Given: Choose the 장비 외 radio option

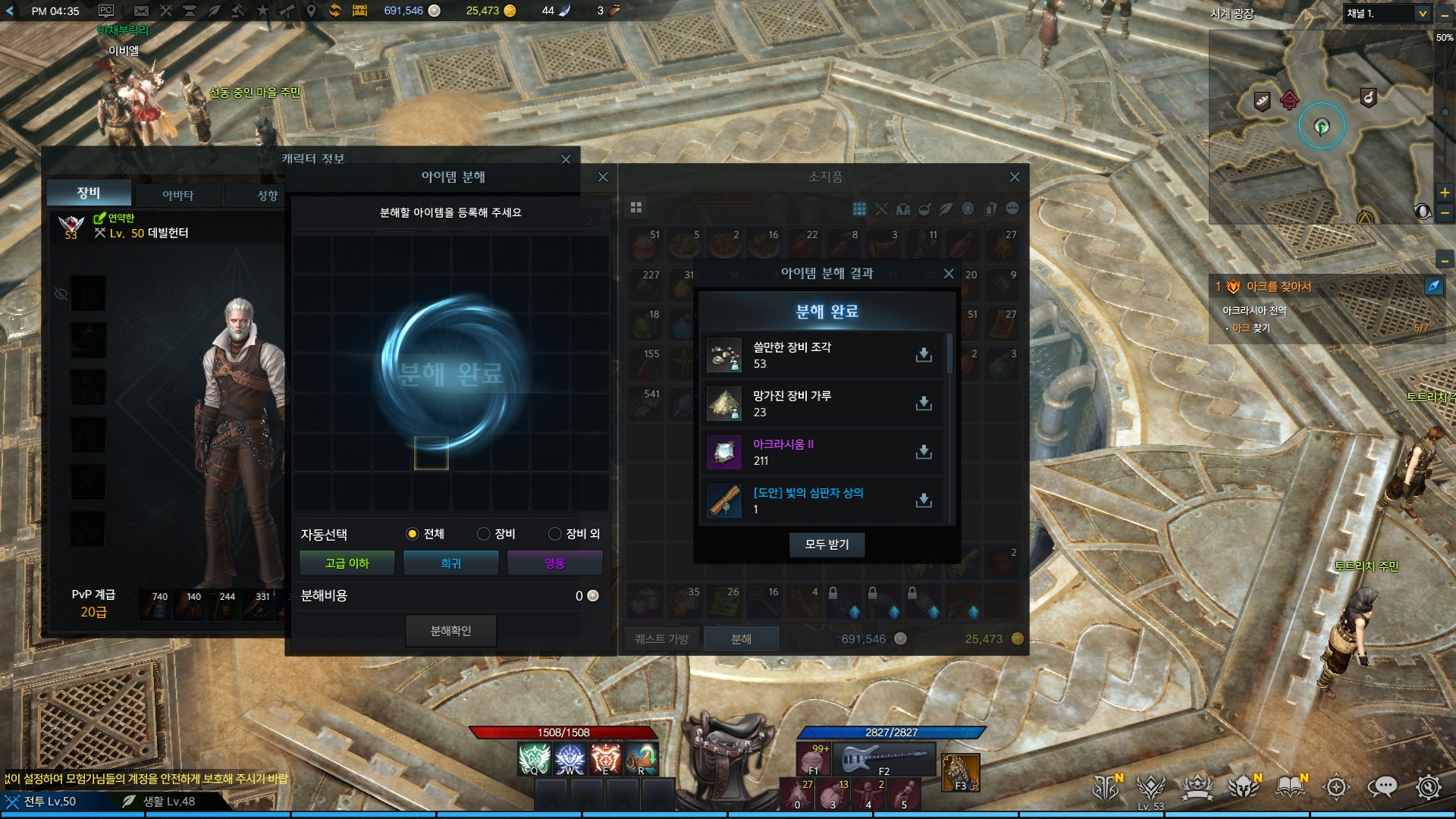Looking at the screenshot, I should pos(554,534).
